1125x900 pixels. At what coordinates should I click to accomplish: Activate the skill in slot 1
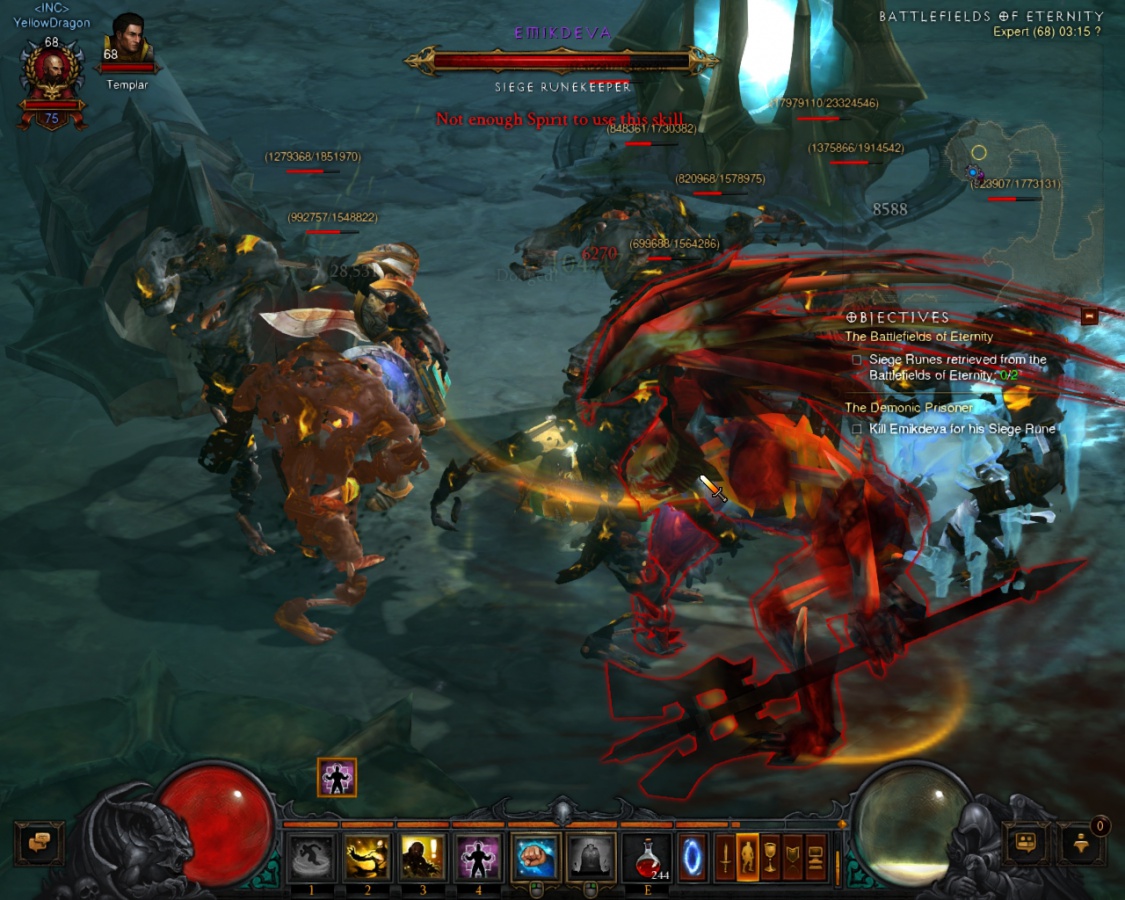click(311, 857)
